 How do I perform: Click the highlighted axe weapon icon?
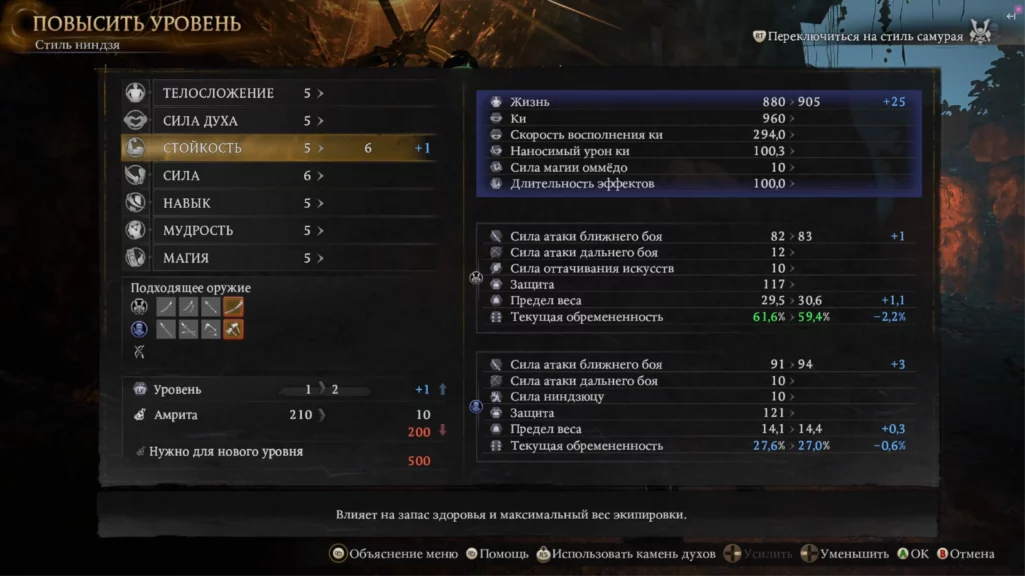233,329
